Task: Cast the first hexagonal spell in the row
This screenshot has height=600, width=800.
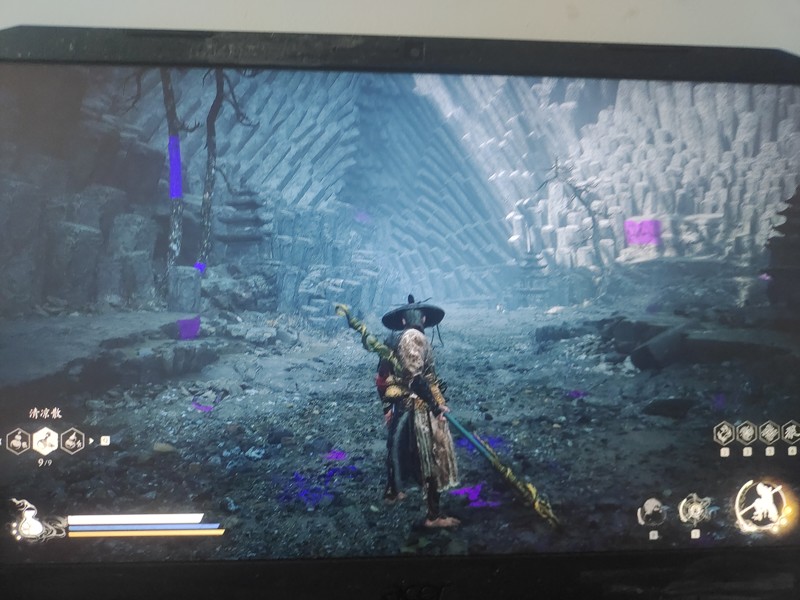Action: [724, 432]
